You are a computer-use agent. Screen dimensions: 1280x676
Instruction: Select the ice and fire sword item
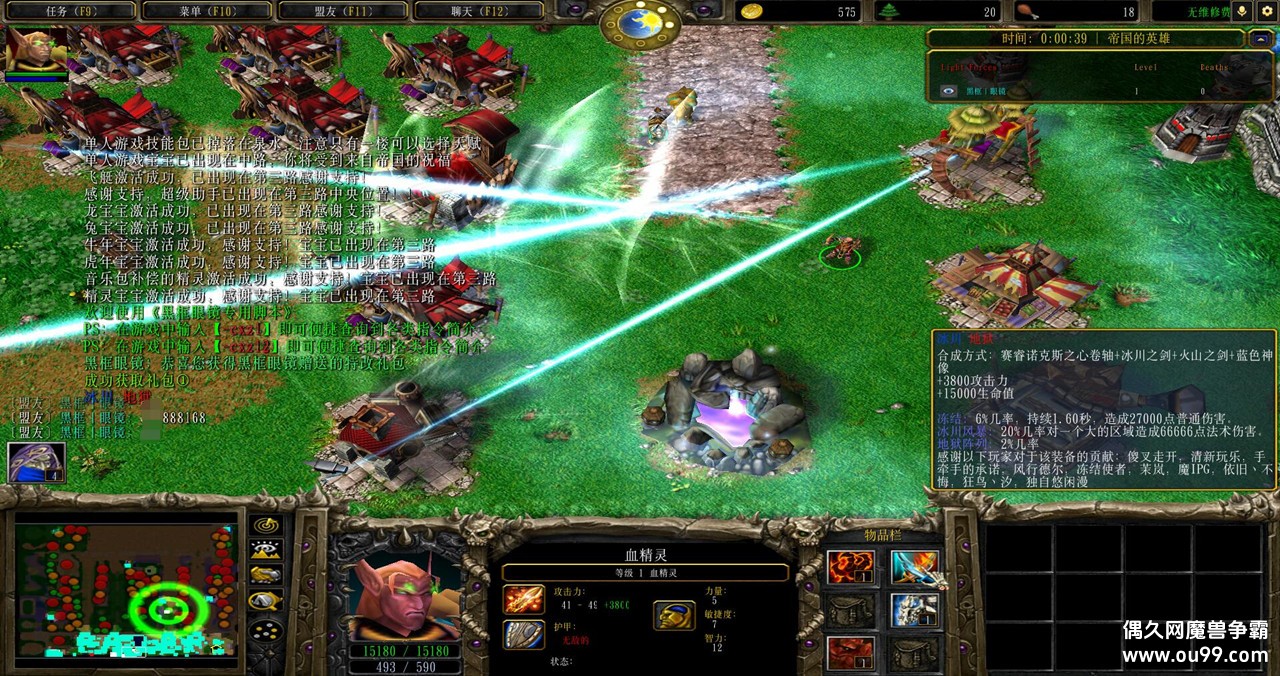pyautogui.click(x=915, y=567)
